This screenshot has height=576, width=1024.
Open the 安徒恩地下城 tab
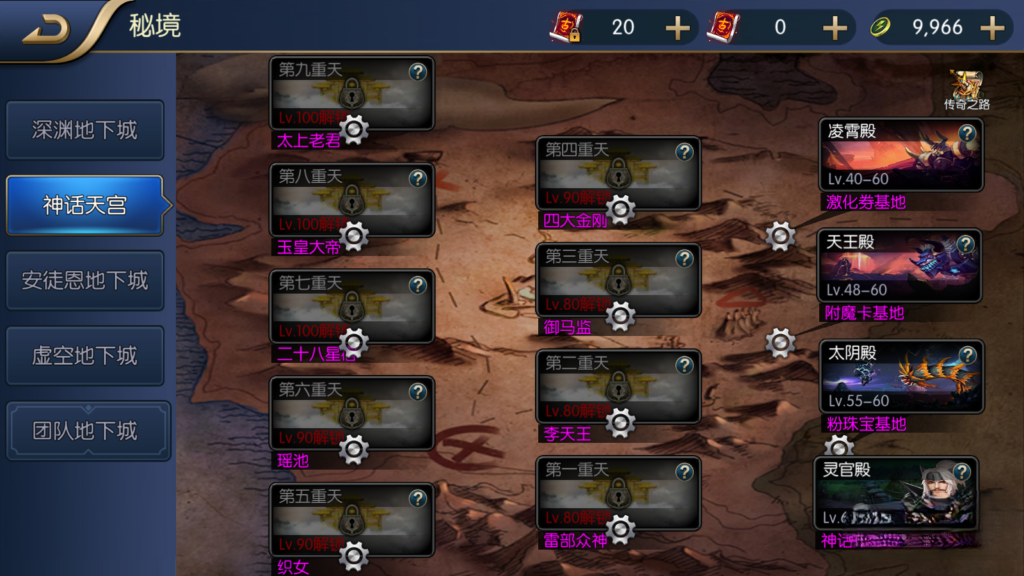pos(85,281)
